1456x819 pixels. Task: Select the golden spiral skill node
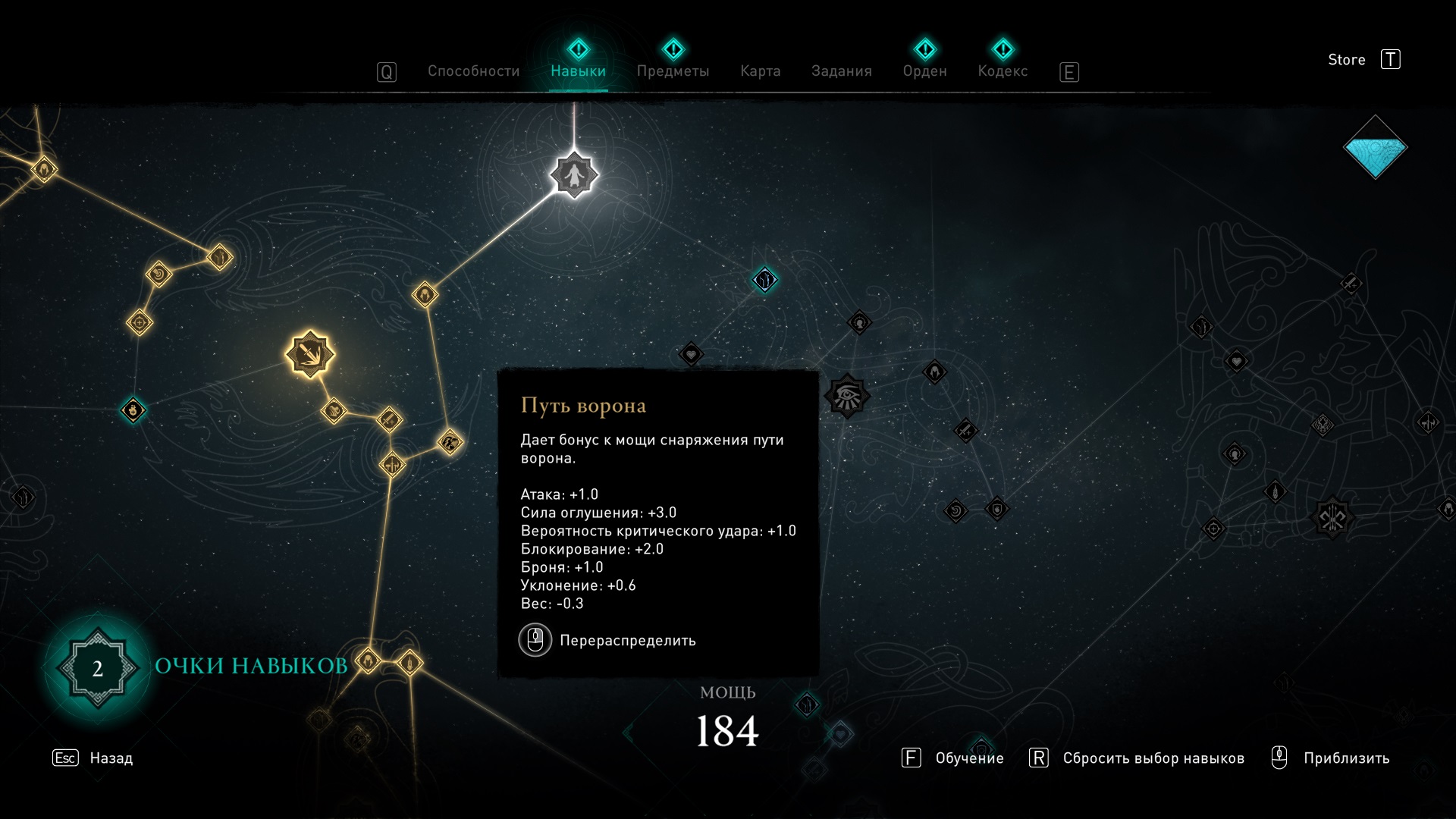click(159, 273)
